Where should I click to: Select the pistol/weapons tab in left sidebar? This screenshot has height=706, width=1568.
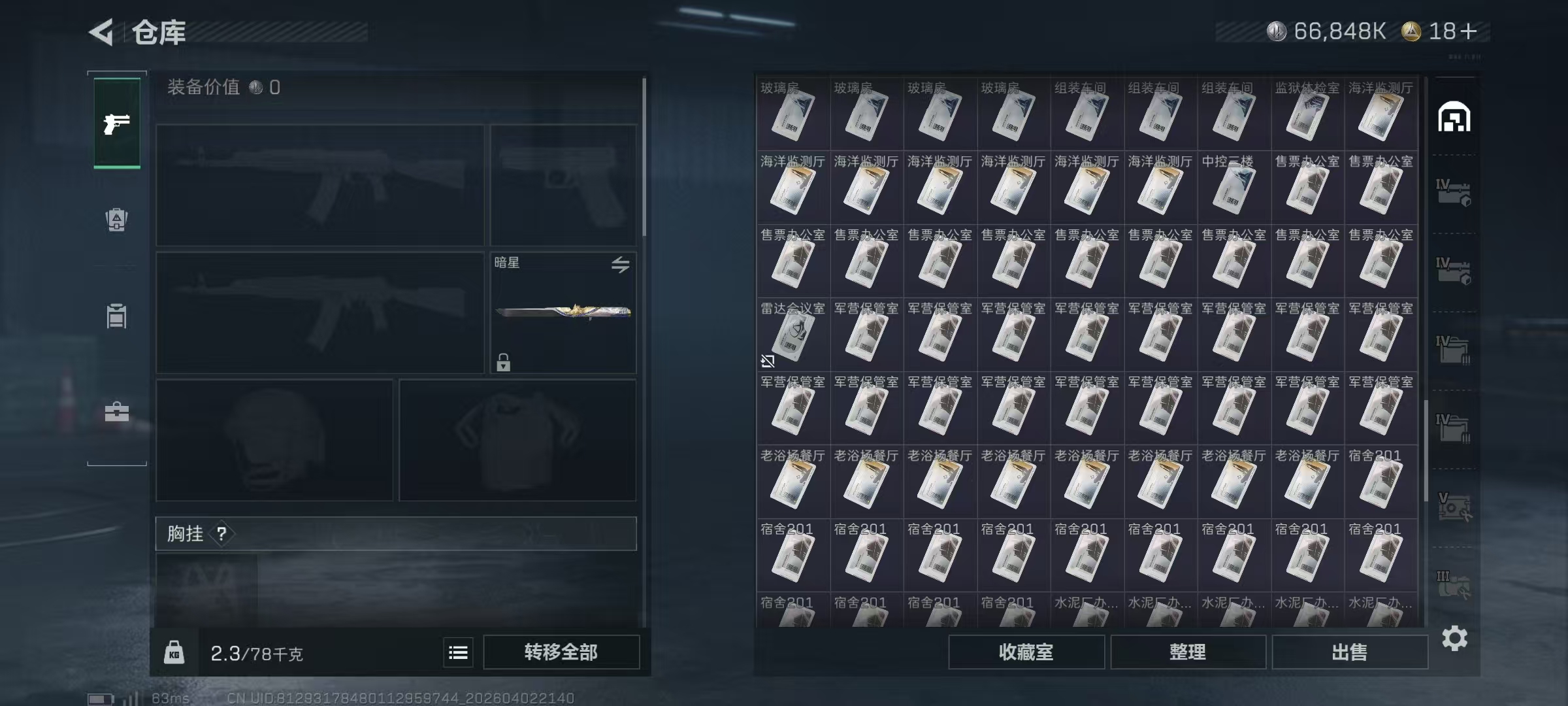point(116,124)
